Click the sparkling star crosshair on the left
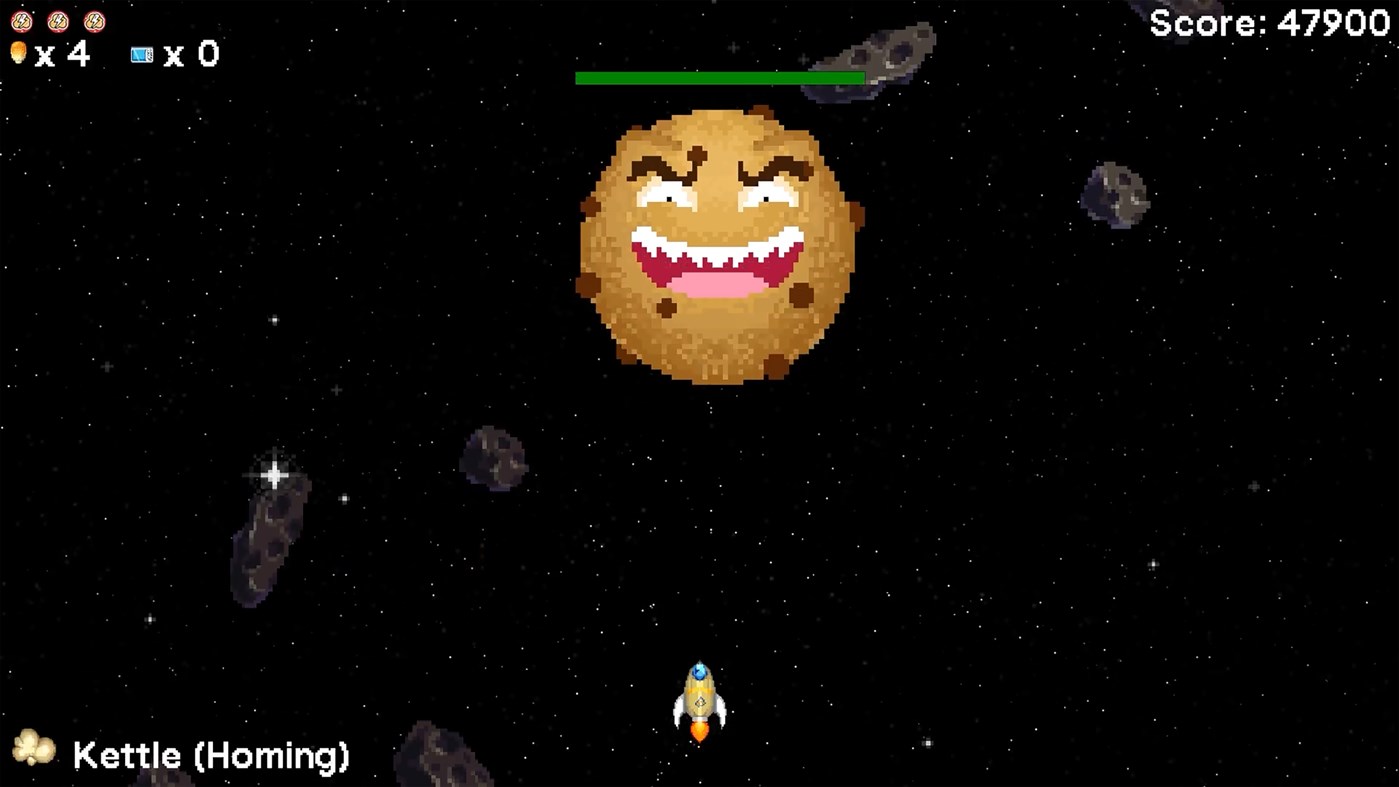 (x=274, y=475)
